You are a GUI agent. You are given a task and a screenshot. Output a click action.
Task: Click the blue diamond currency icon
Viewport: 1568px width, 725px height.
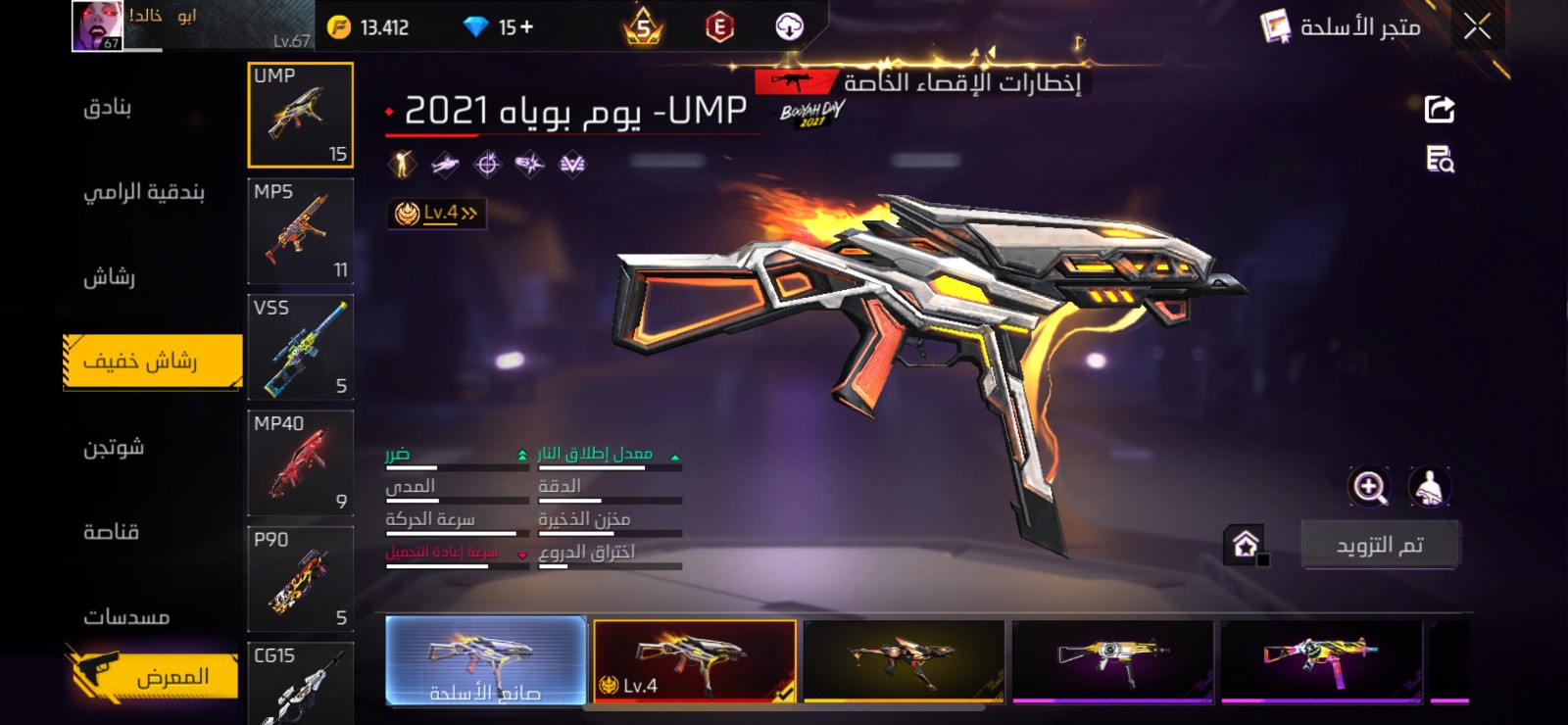[477, 25]
